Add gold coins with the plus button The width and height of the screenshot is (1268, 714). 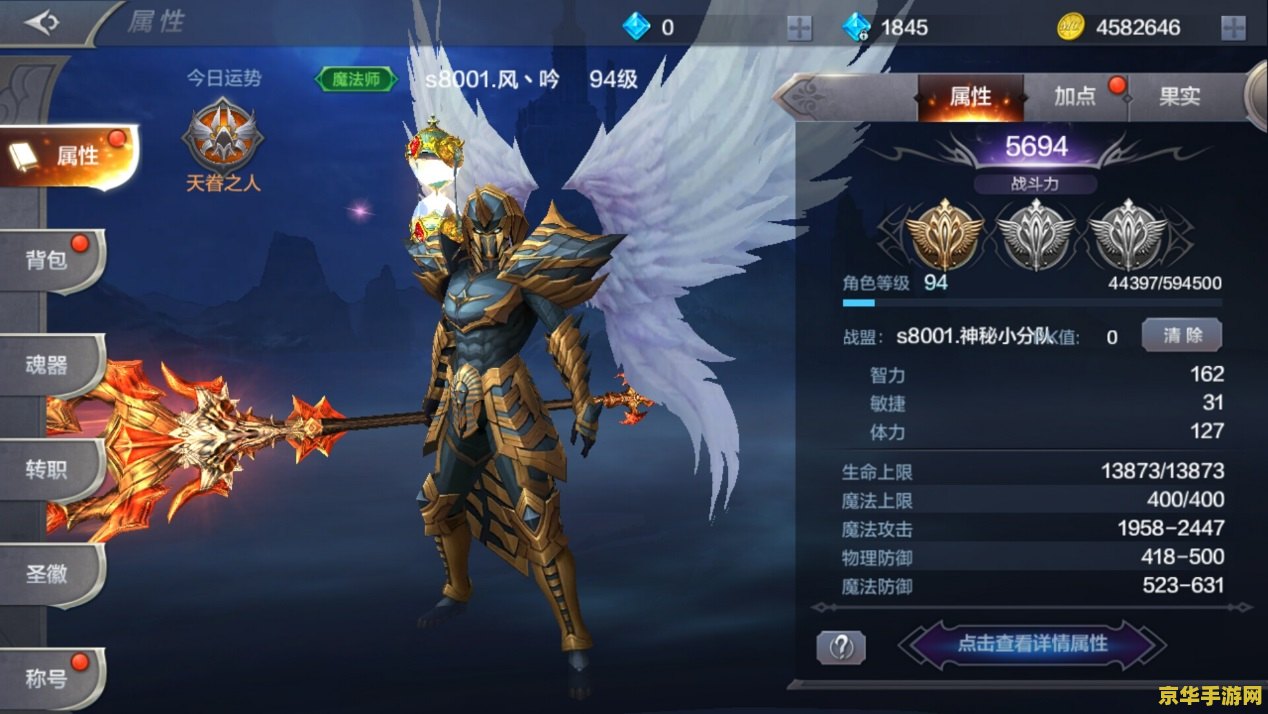[x=1233, y=28]
